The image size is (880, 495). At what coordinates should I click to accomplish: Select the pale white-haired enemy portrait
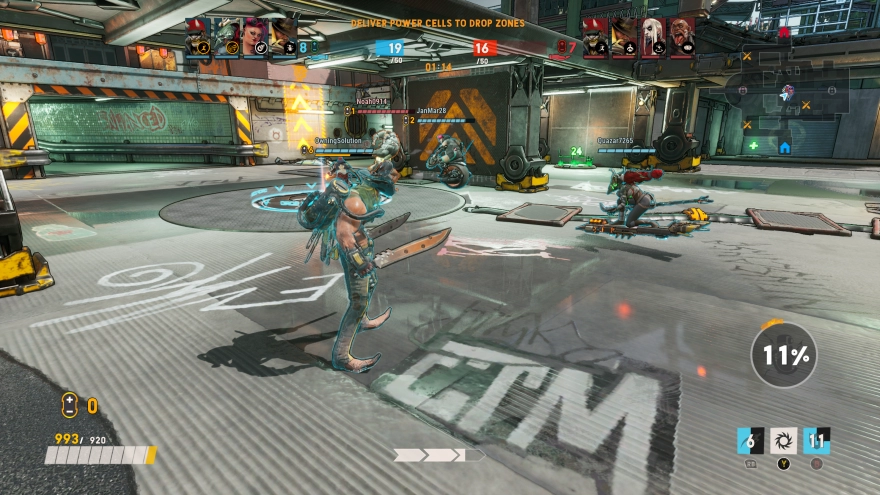[x=654, y=37]
